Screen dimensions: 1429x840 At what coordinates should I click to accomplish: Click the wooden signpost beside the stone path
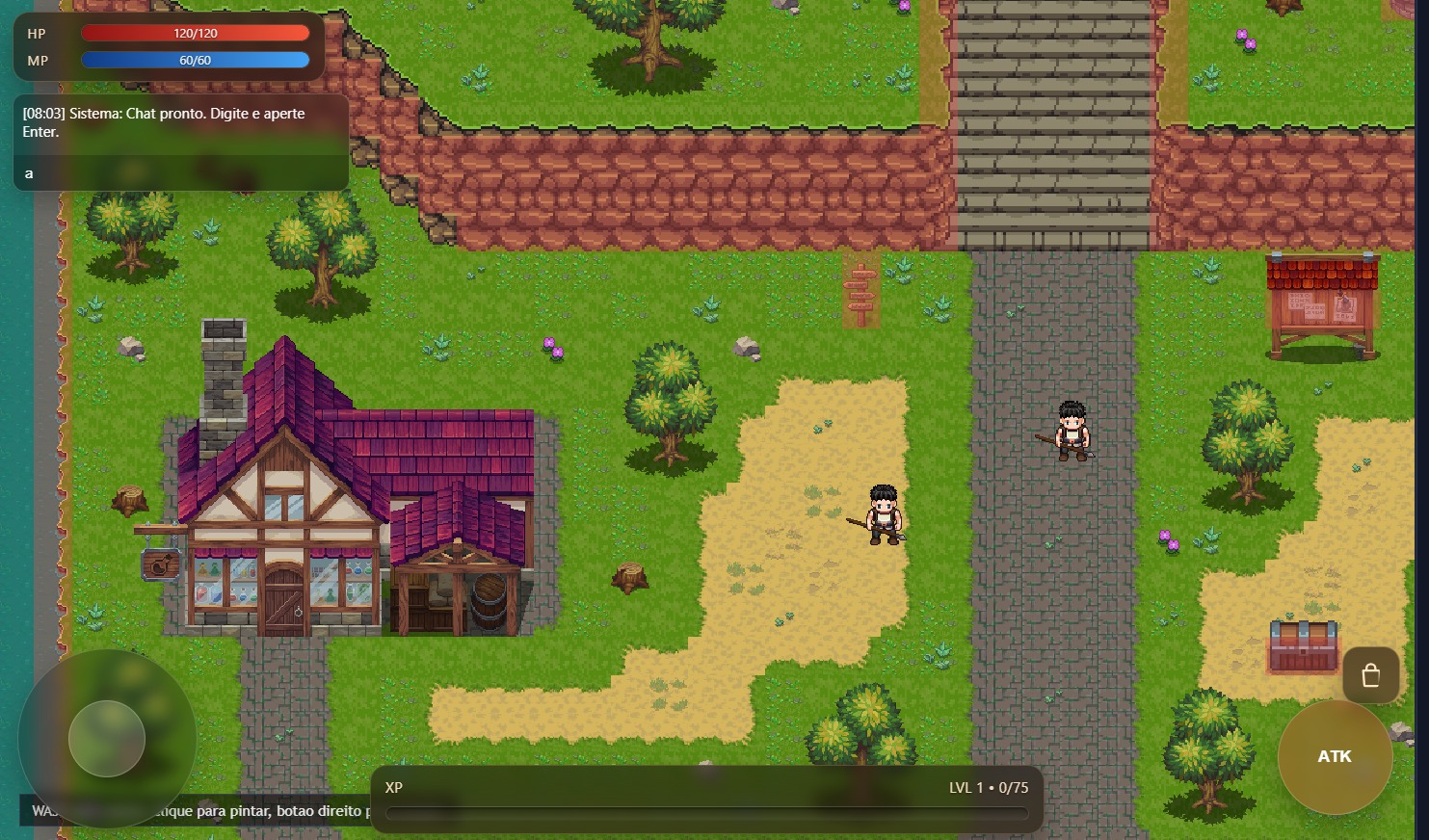(x=860, y=289)
